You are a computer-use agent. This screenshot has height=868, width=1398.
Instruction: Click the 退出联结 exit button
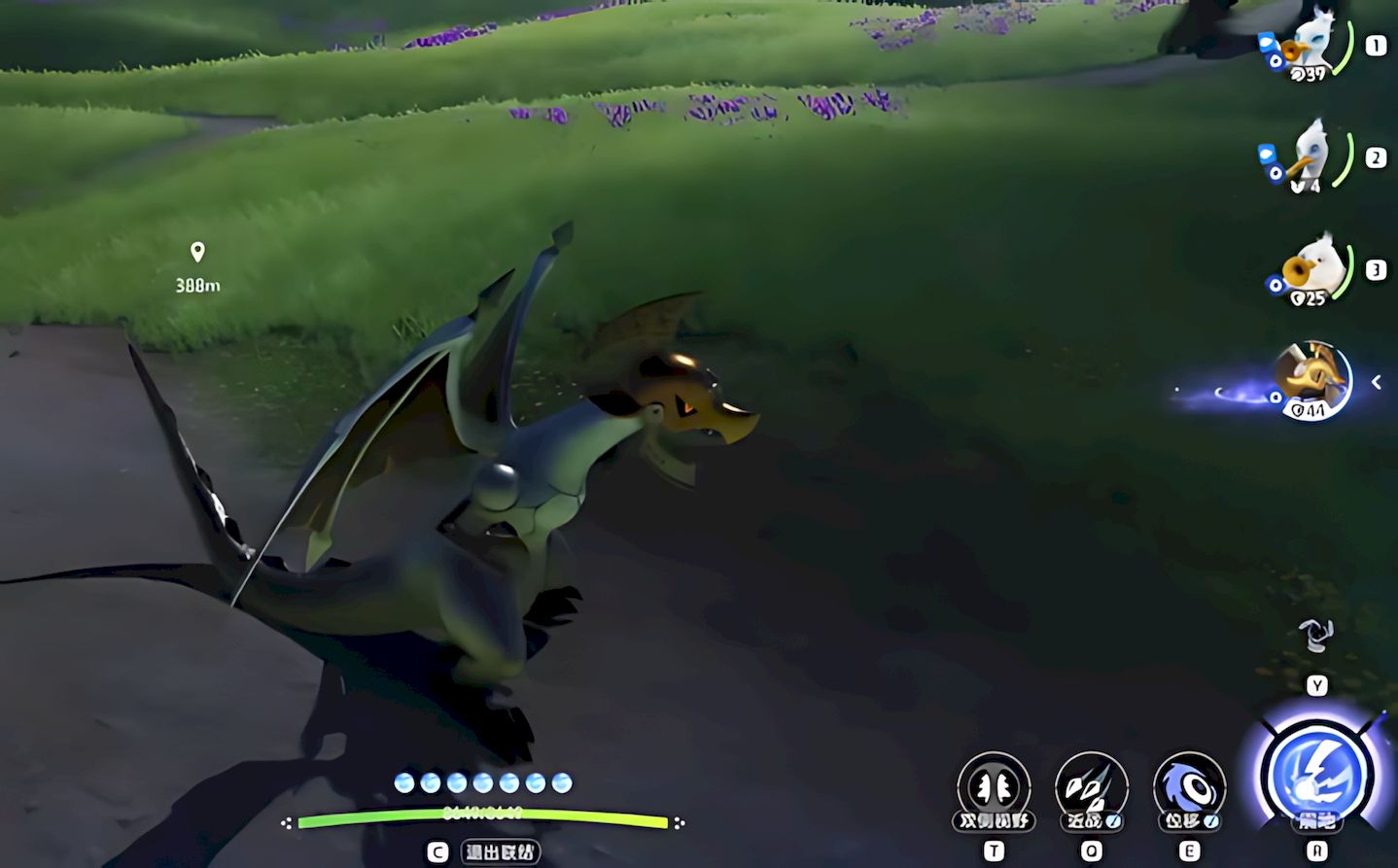click(x=500, y=852)
